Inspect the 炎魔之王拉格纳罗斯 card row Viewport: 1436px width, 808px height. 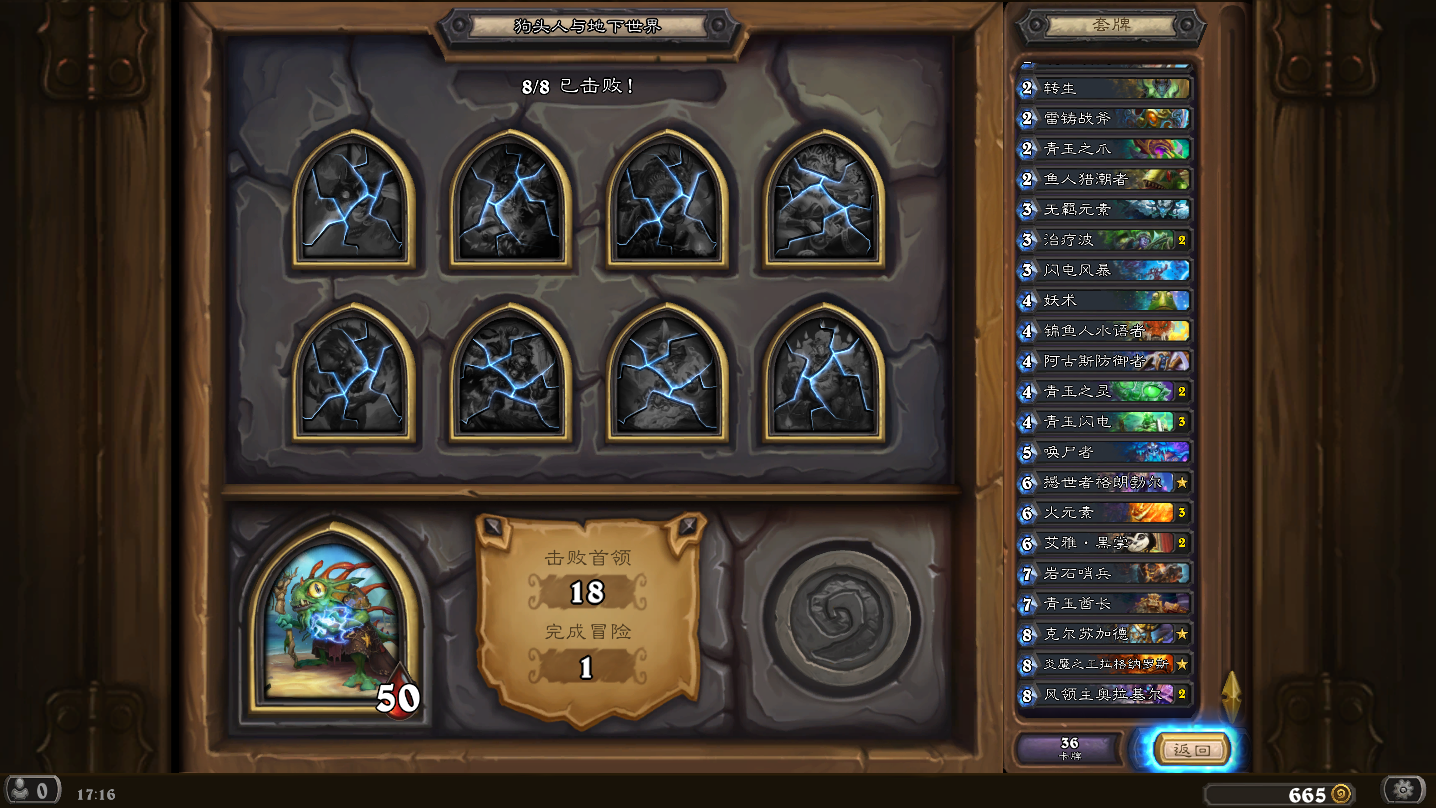tap(1104, 664)
